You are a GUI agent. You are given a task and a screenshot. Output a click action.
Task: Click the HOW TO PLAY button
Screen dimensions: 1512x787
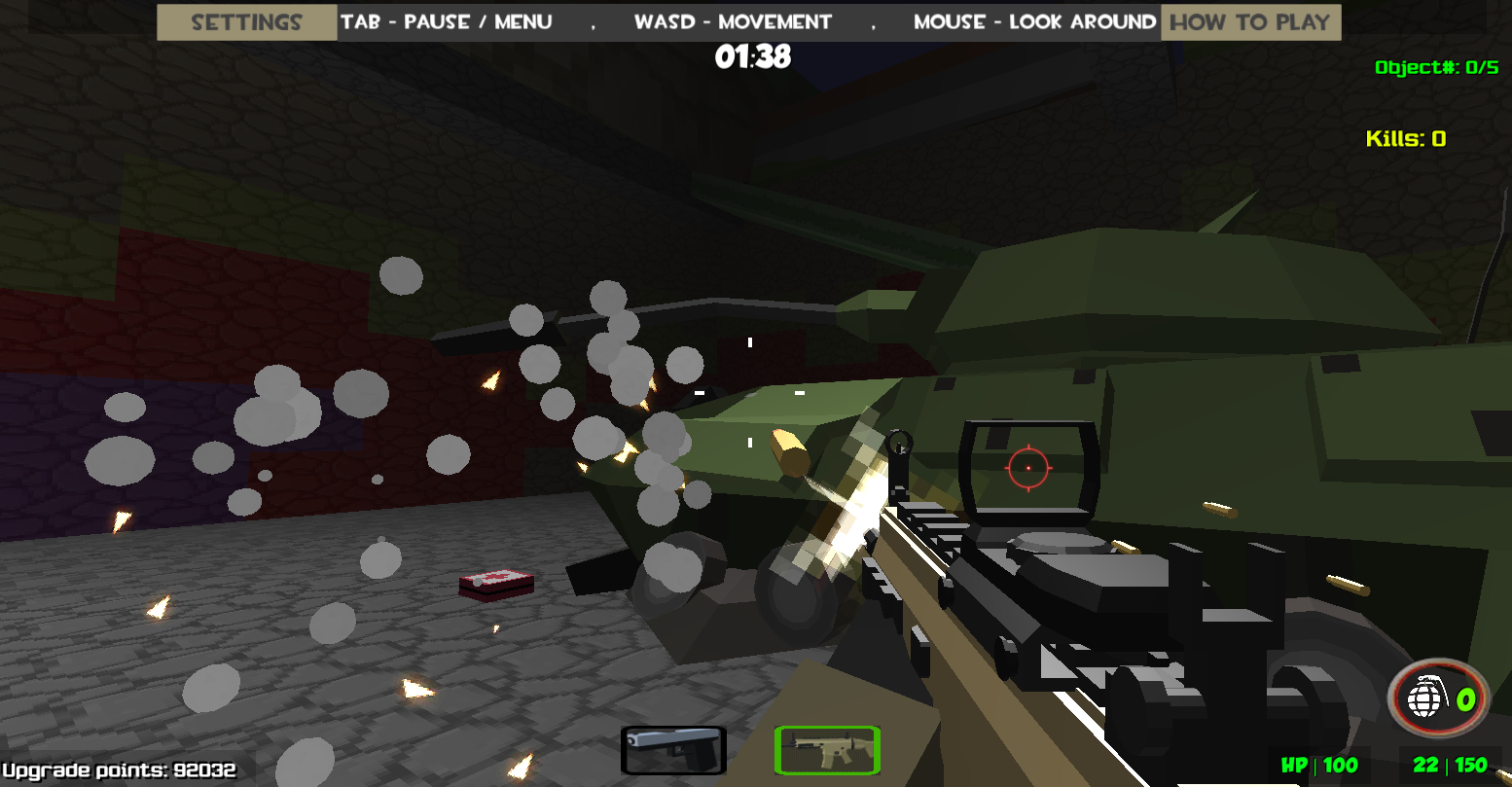pos(1251,21)
